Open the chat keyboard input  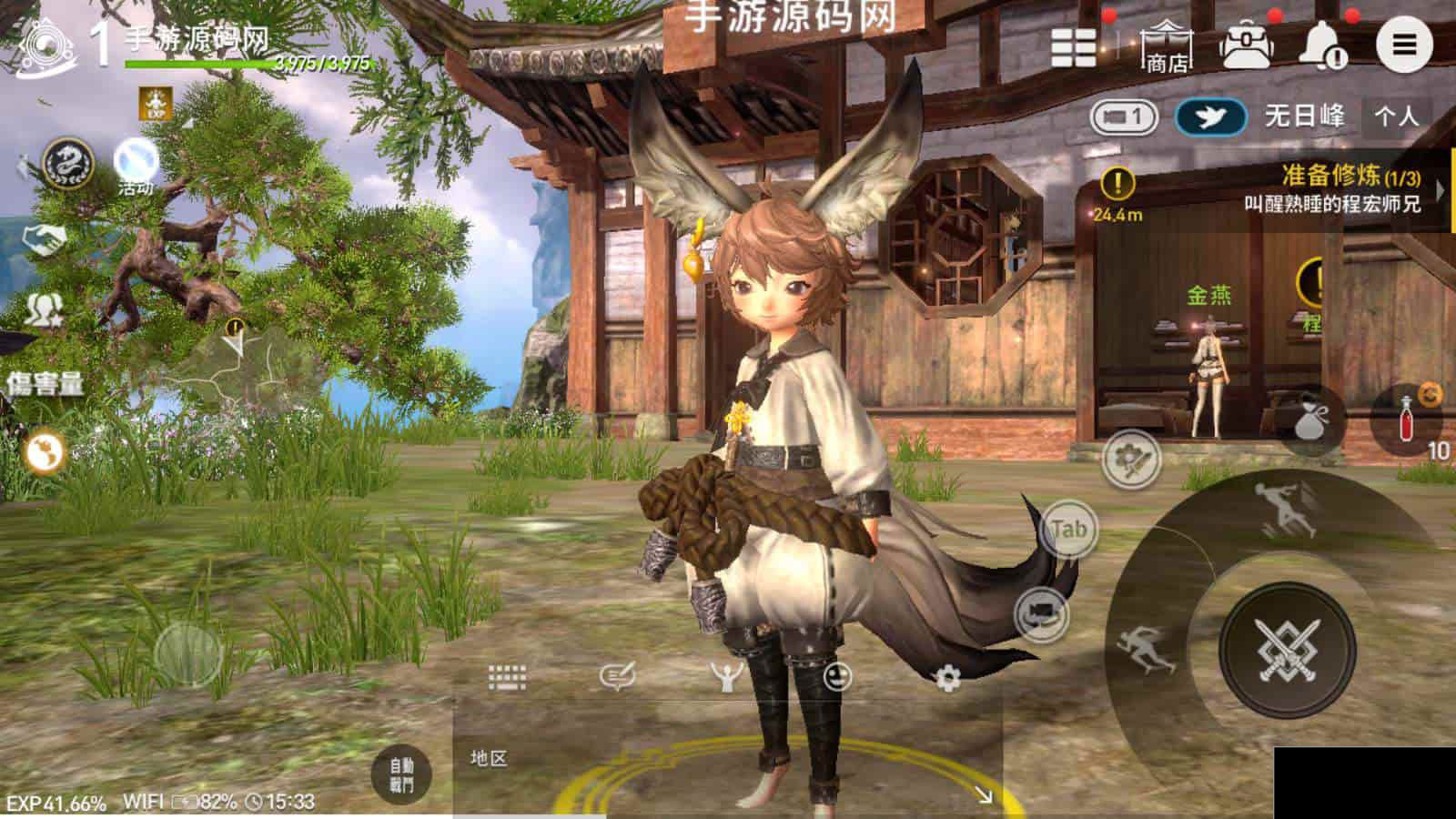click(x=507, y=676)
